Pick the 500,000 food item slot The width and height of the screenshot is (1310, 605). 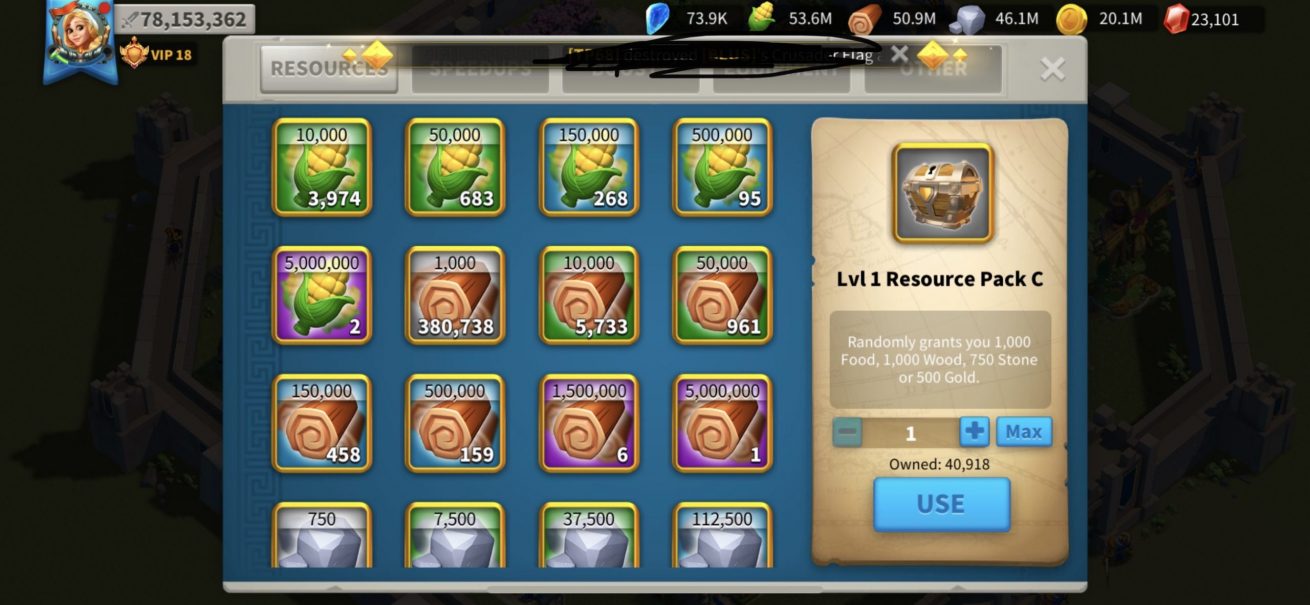click(722, 167)
